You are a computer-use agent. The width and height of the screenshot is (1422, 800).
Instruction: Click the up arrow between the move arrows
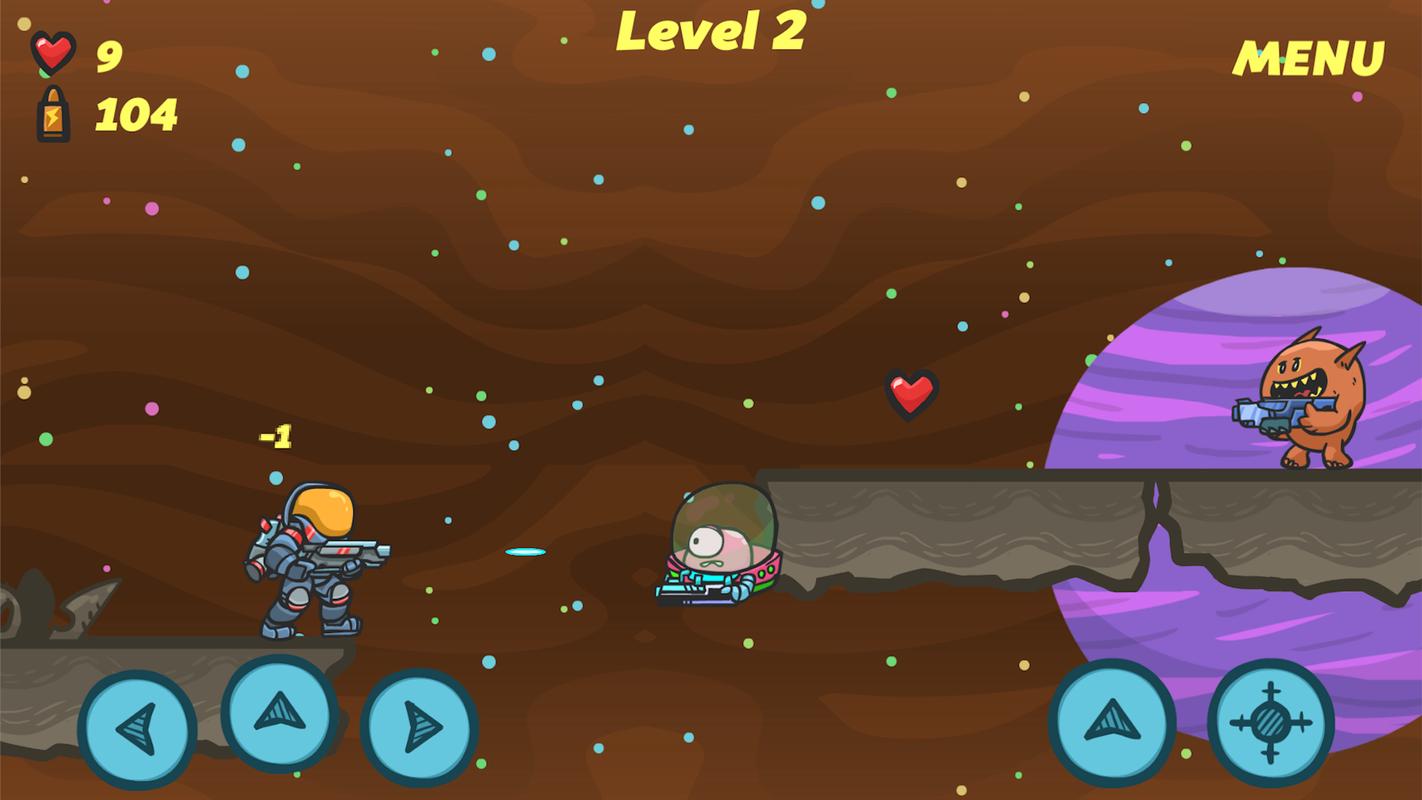[x=279, y=714]
